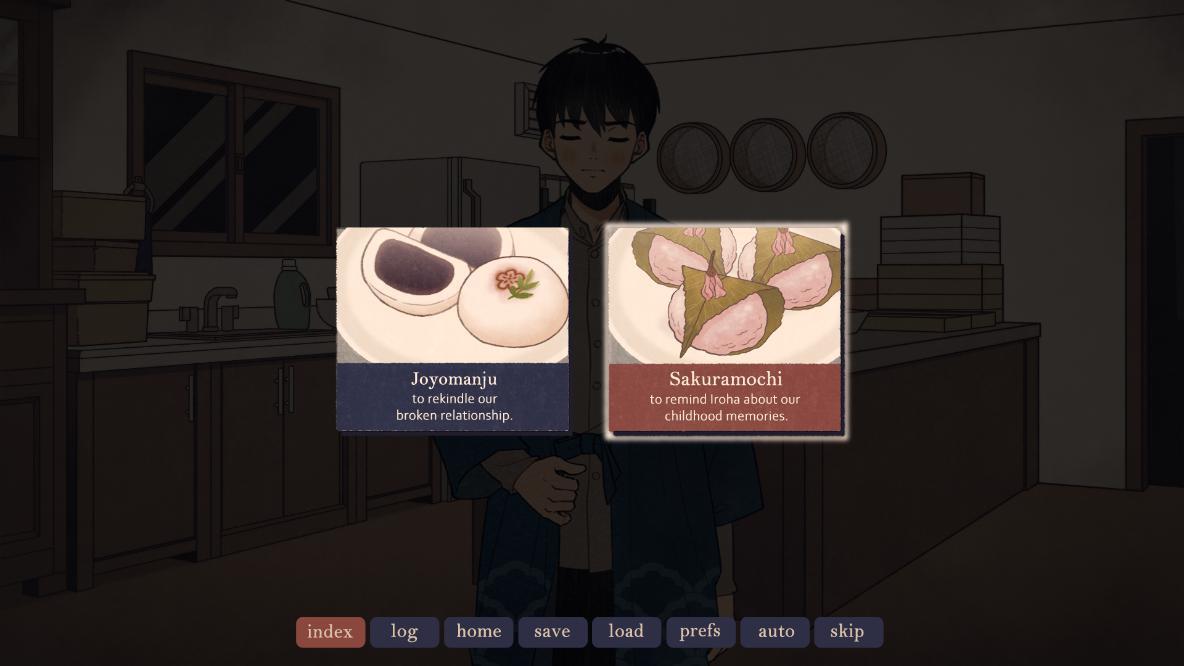Viewport: 1184px width, 666px height.
Task: Open the load menu
Action: pos(626,632)
